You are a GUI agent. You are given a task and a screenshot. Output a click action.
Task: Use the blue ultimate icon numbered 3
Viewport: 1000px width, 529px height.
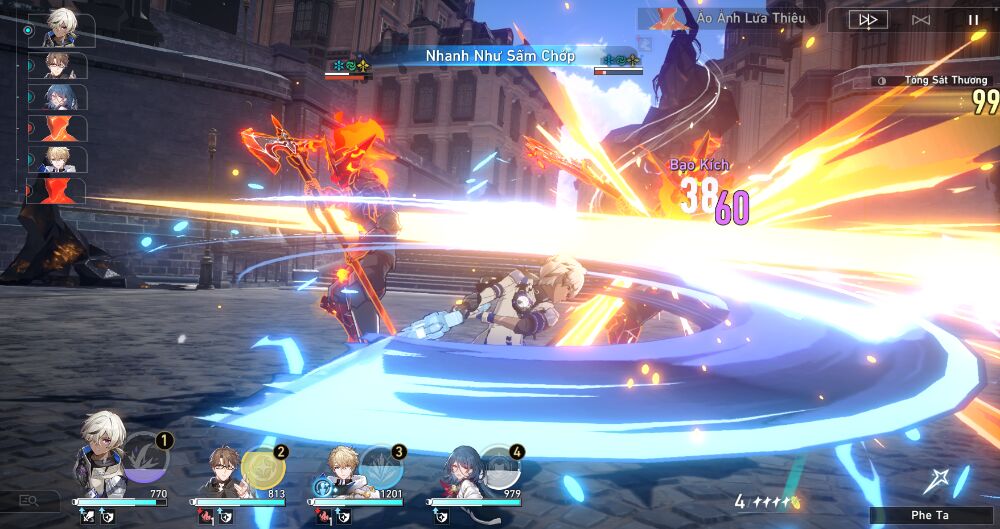coord(381,466)
